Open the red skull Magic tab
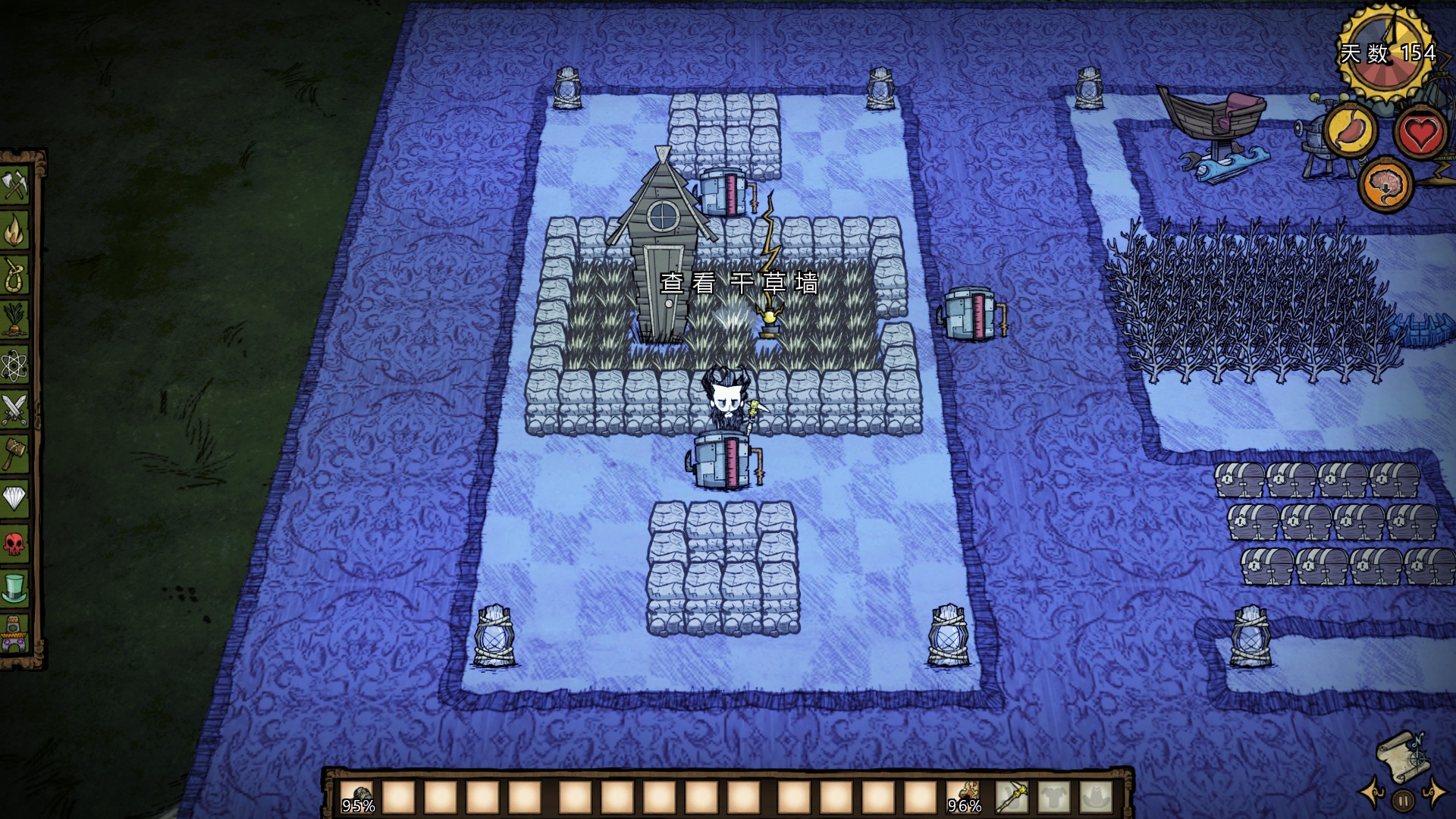1456x819 pixels. tap(15, 543)
